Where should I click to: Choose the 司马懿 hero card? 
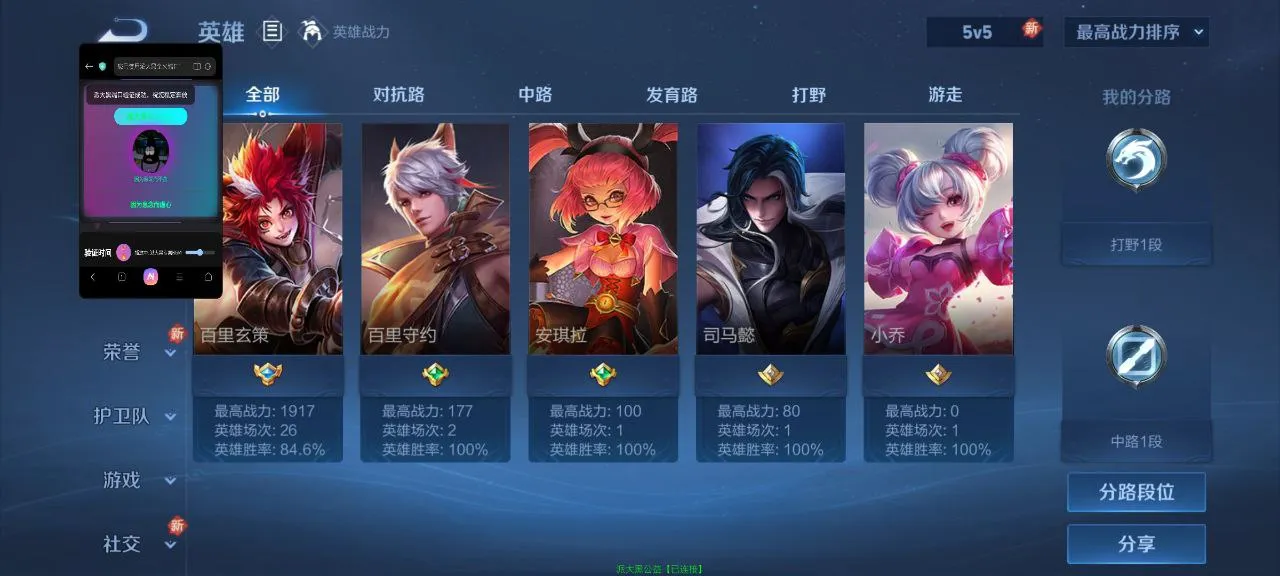[771, 240]
